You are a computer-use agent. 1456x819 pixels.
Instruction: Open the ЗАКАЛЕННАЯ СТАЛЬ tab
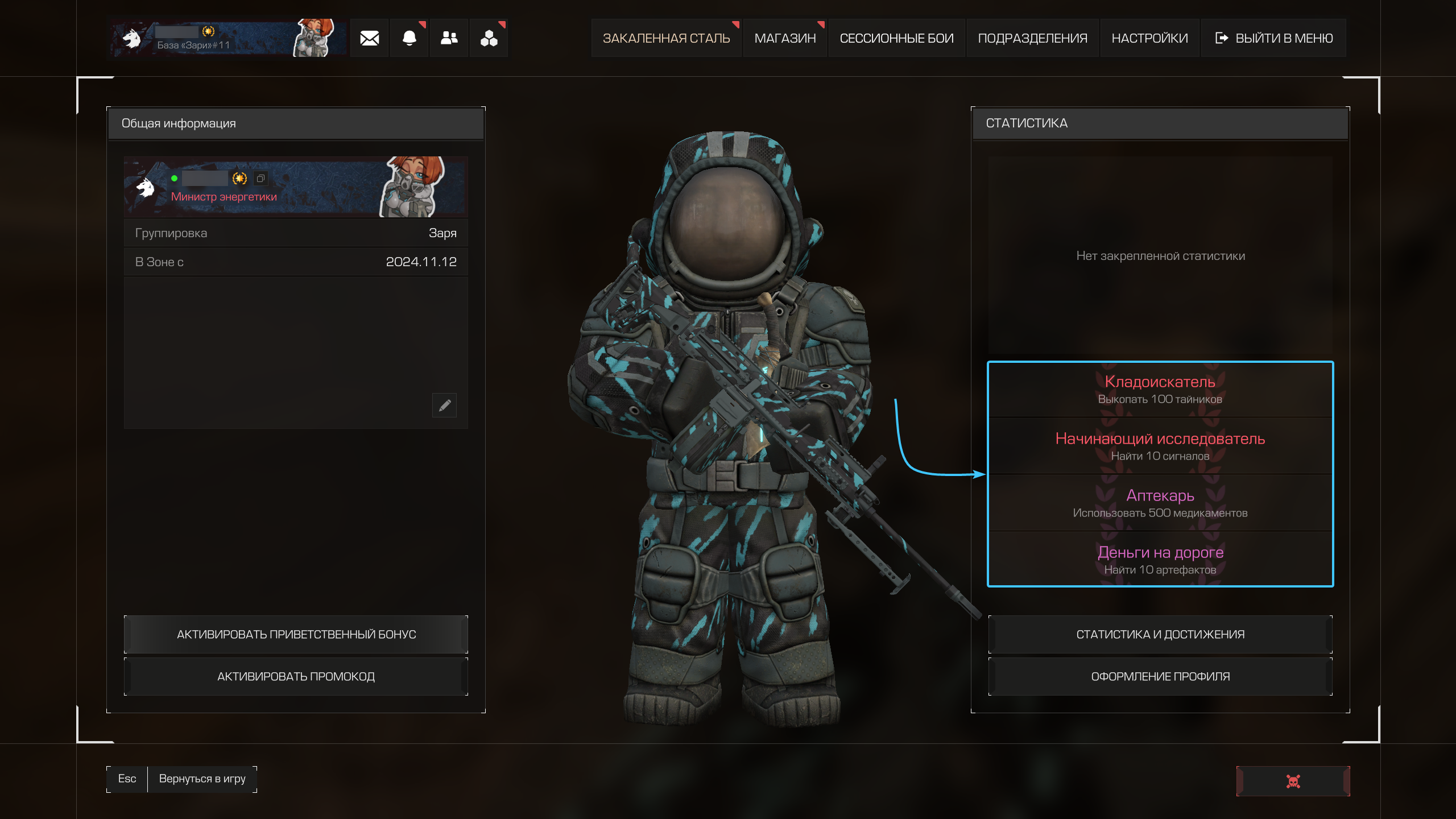(666, 38)
